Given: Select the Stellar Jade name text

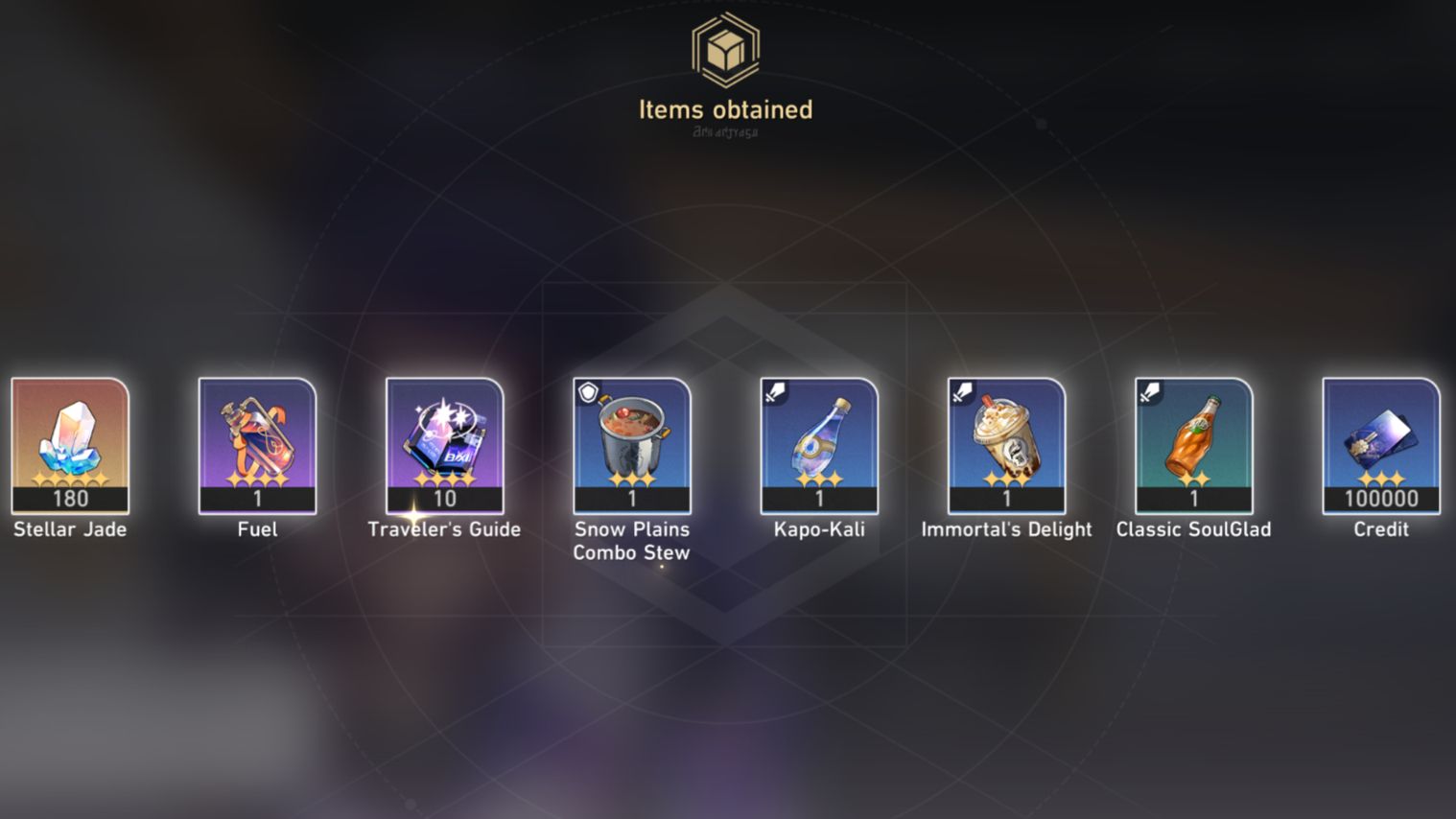Looking at the screenshot, I should [x=69, y=528].
